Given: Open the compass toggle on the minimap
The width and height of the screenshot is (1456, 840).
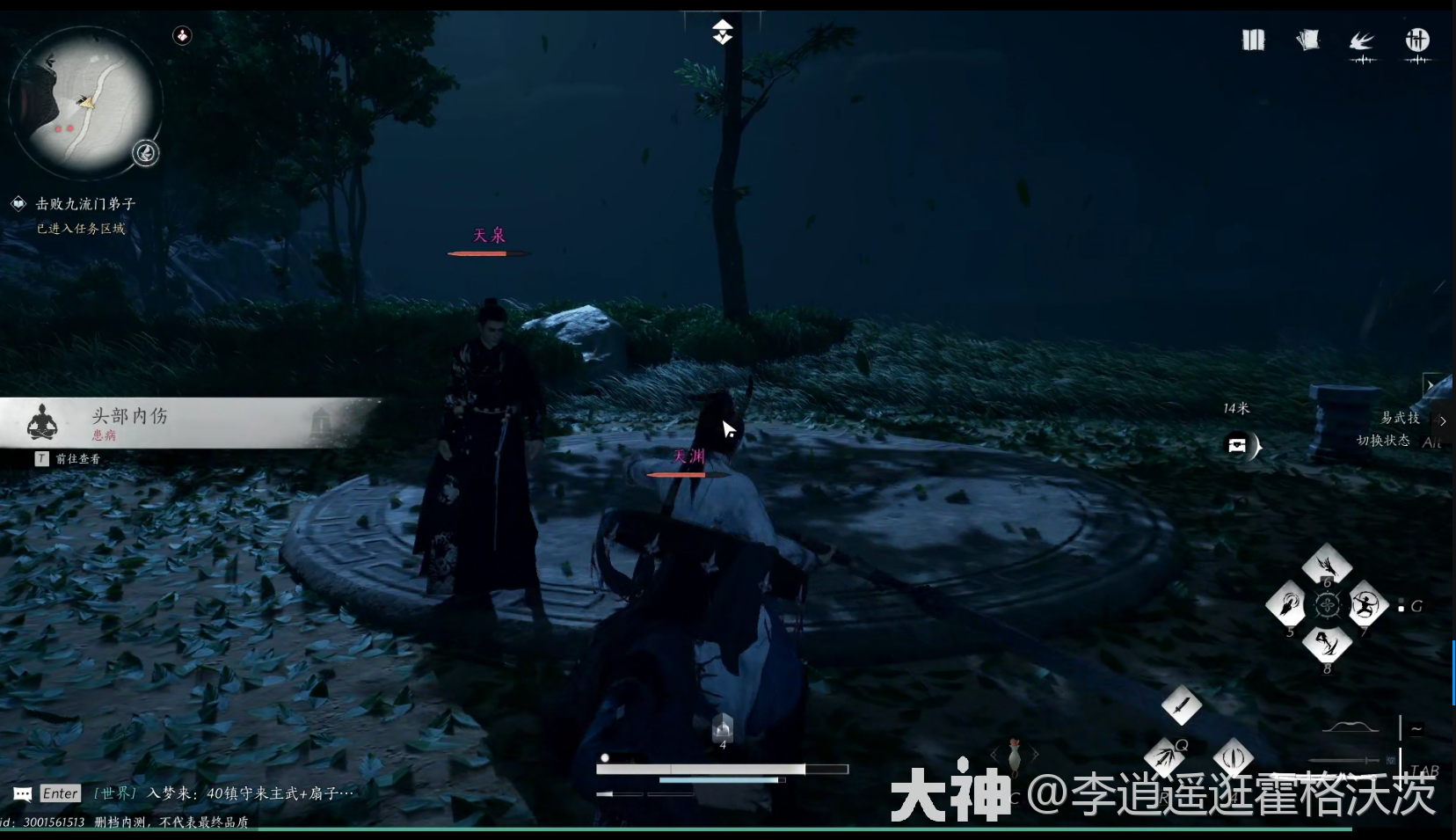Looking at the screenshot, I should (146, 153).
